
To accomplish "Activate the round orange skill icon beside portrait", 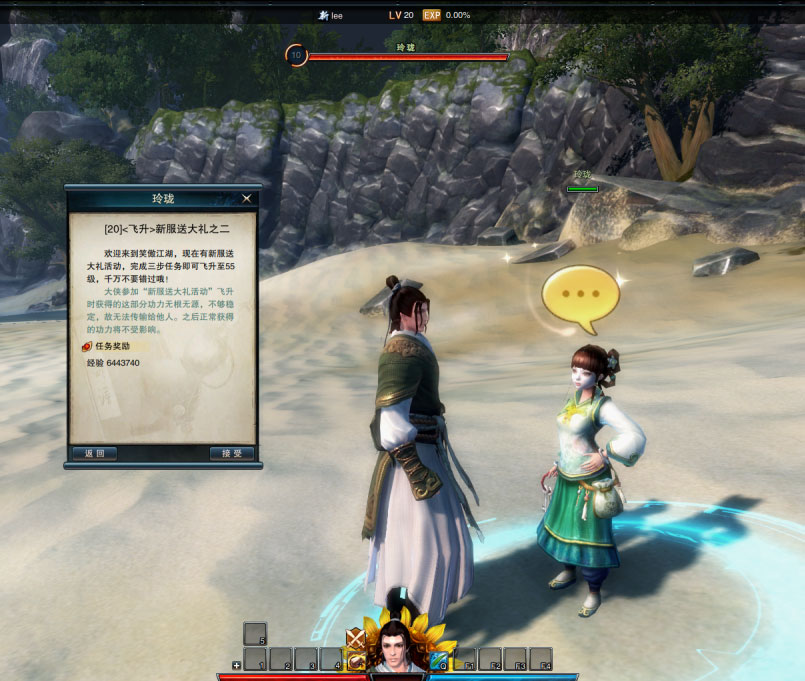I will tap(355, 662).
